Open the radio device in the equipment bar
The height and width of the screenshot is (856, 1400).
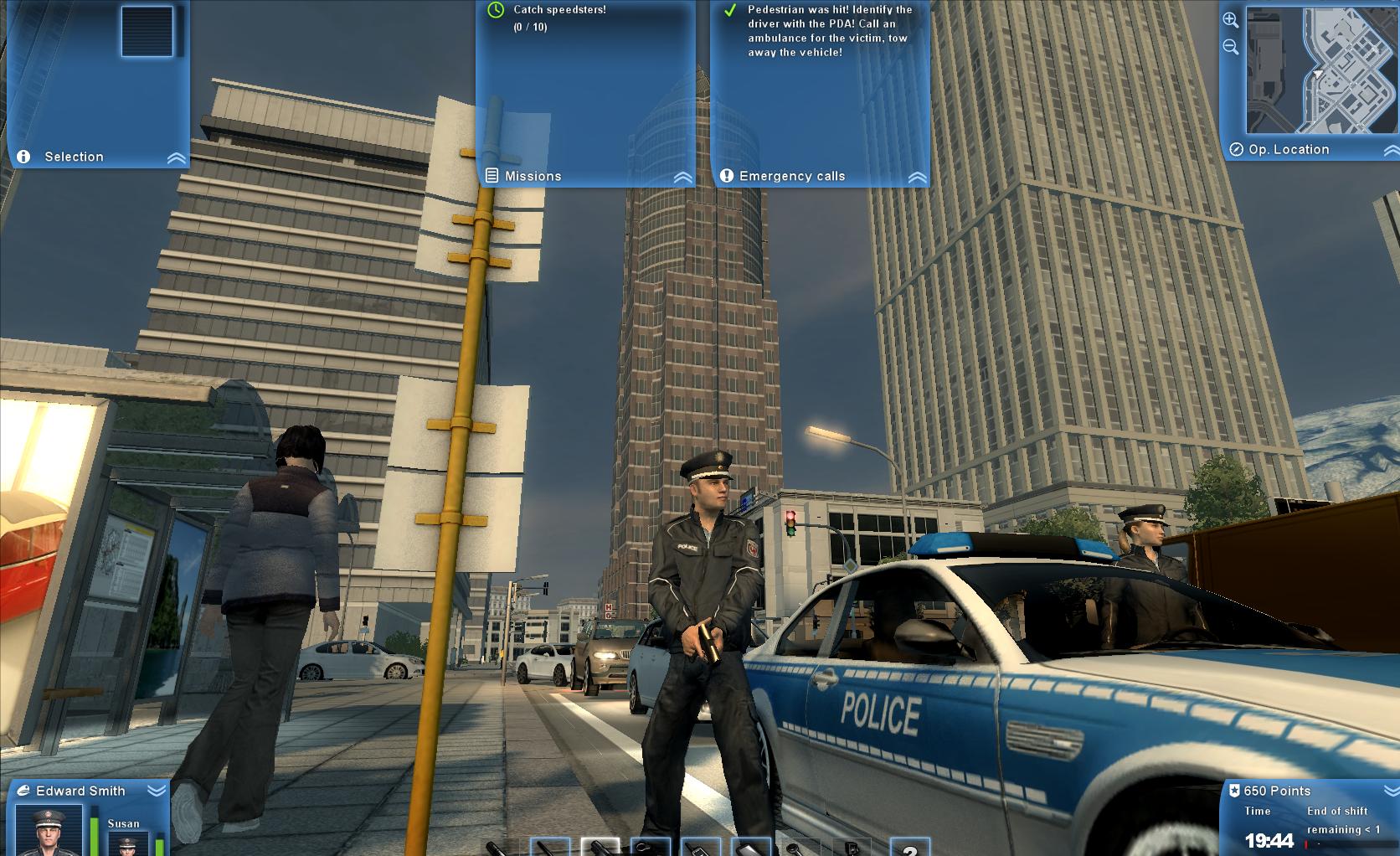coord(700,846)
